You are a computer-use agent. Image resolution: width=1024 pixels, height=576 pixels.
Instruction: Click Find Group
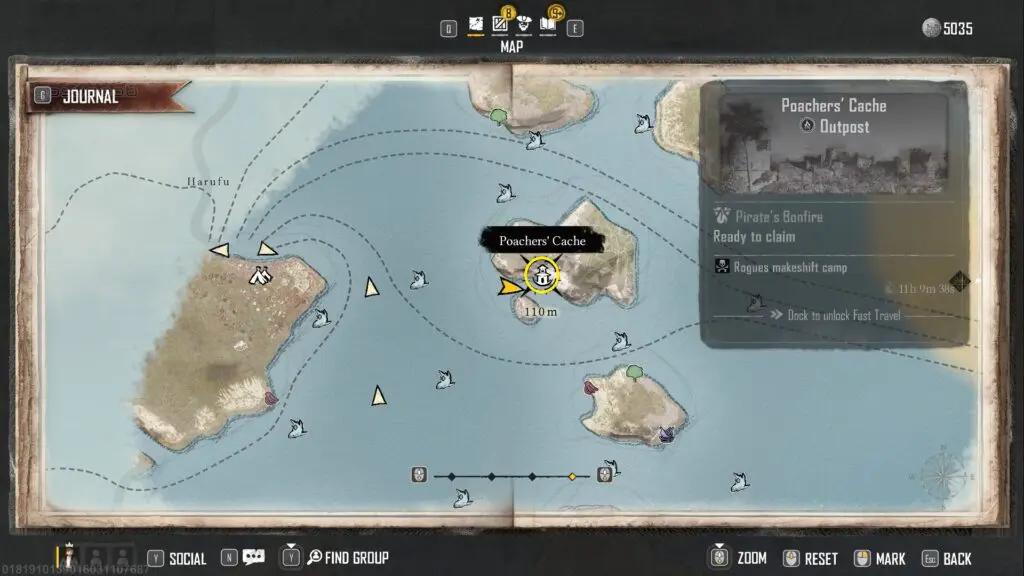pyautogui.click(x=346, y=558)
